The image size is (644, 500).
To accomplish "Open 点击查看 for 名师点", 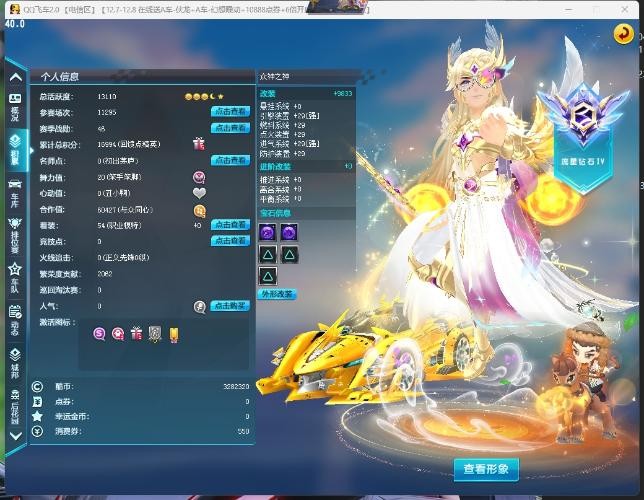I will pos(230,160).
